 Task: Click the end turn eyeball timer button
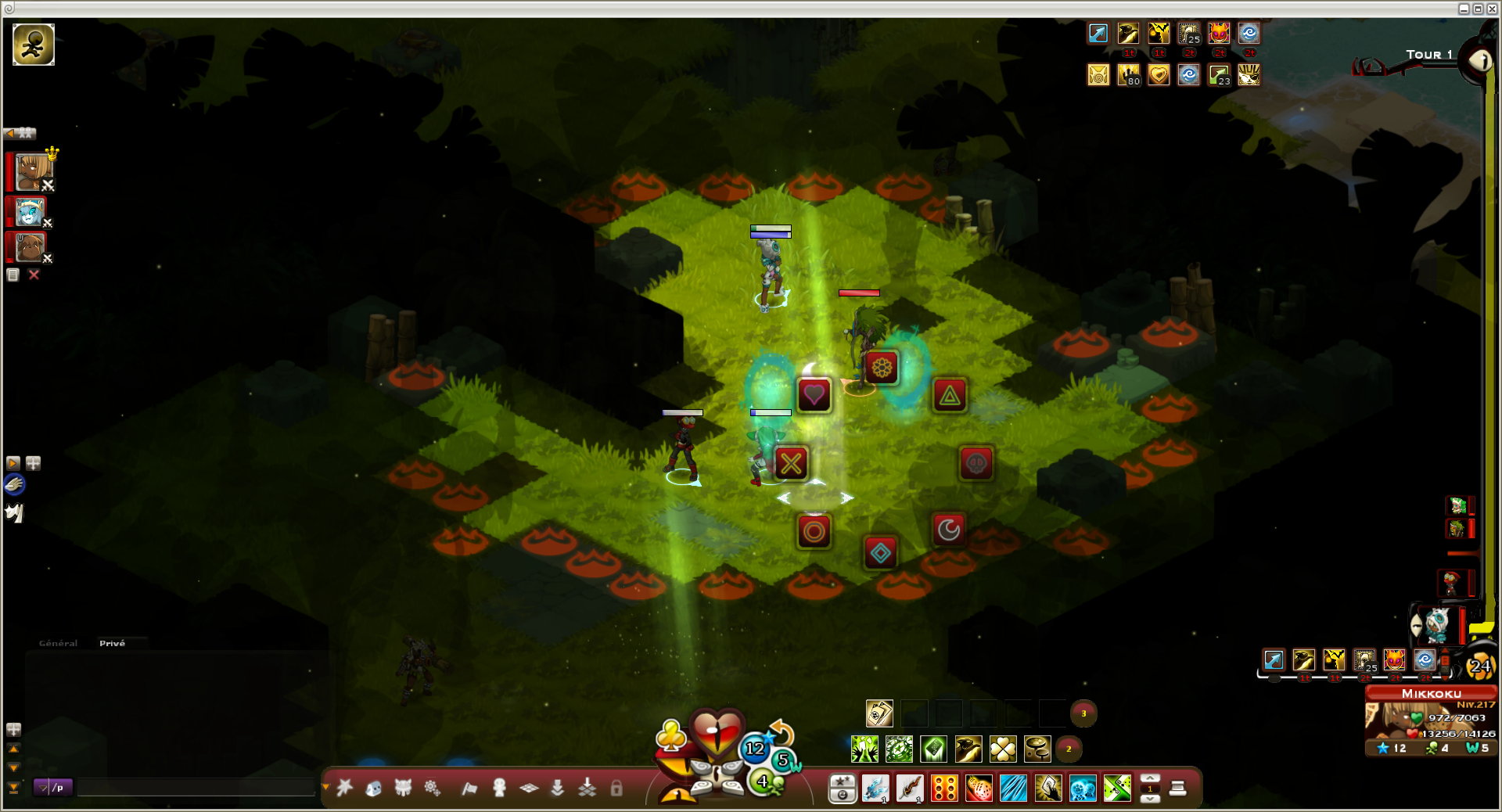[x=1479, y=60]
